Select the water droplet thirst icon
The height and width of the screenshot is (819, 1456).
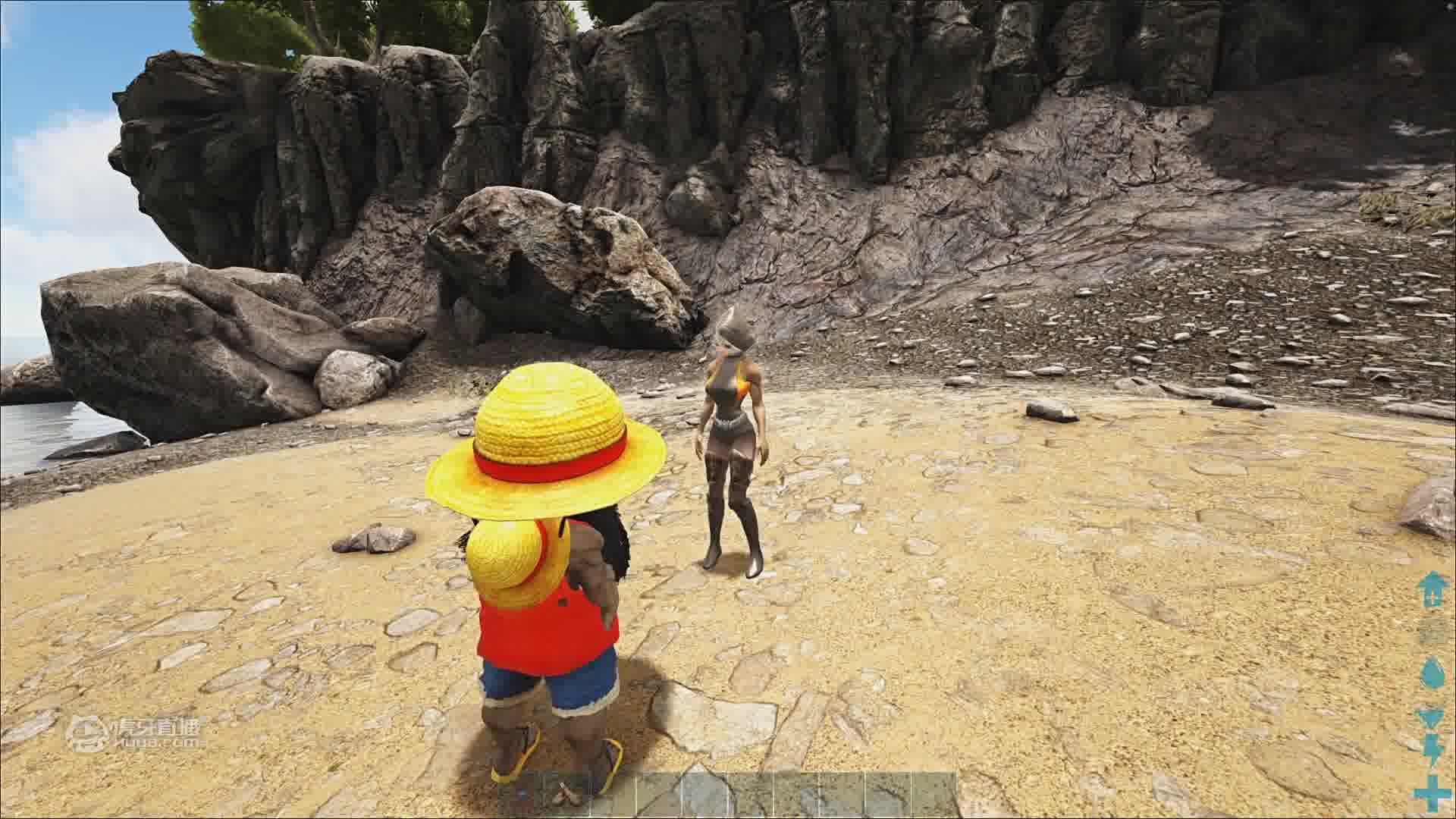click(x=1432, y=673)
